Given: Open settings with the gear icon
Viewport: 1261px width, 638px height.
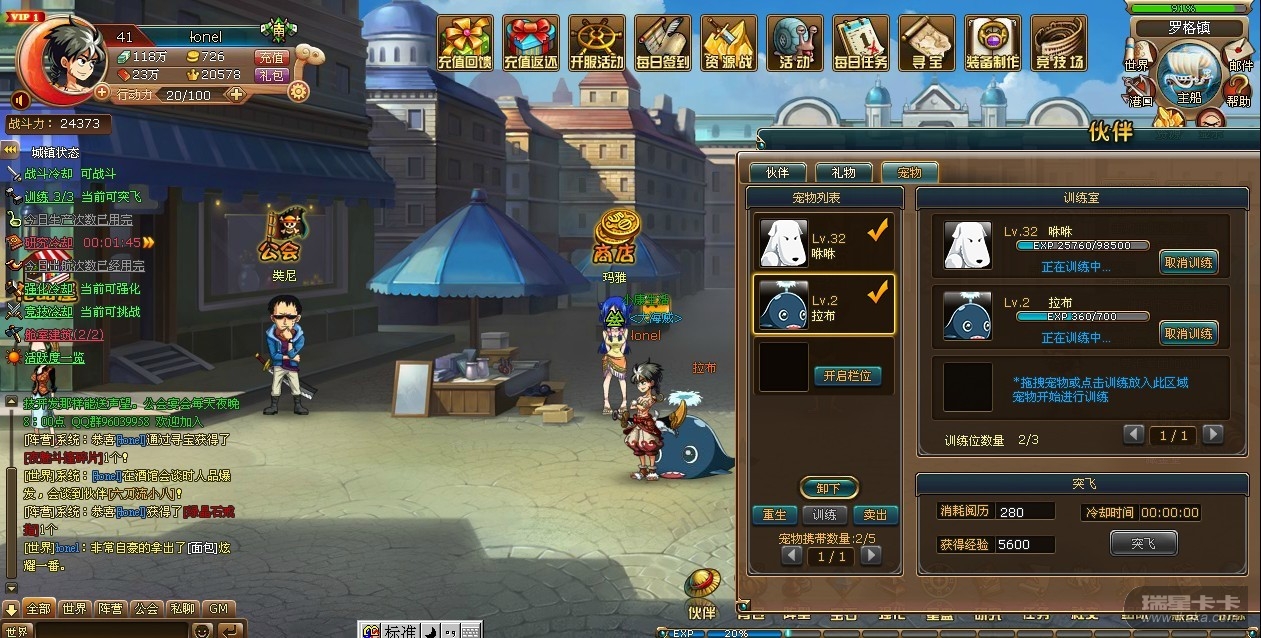Looking at the screenshot, I should pos(298,92).
